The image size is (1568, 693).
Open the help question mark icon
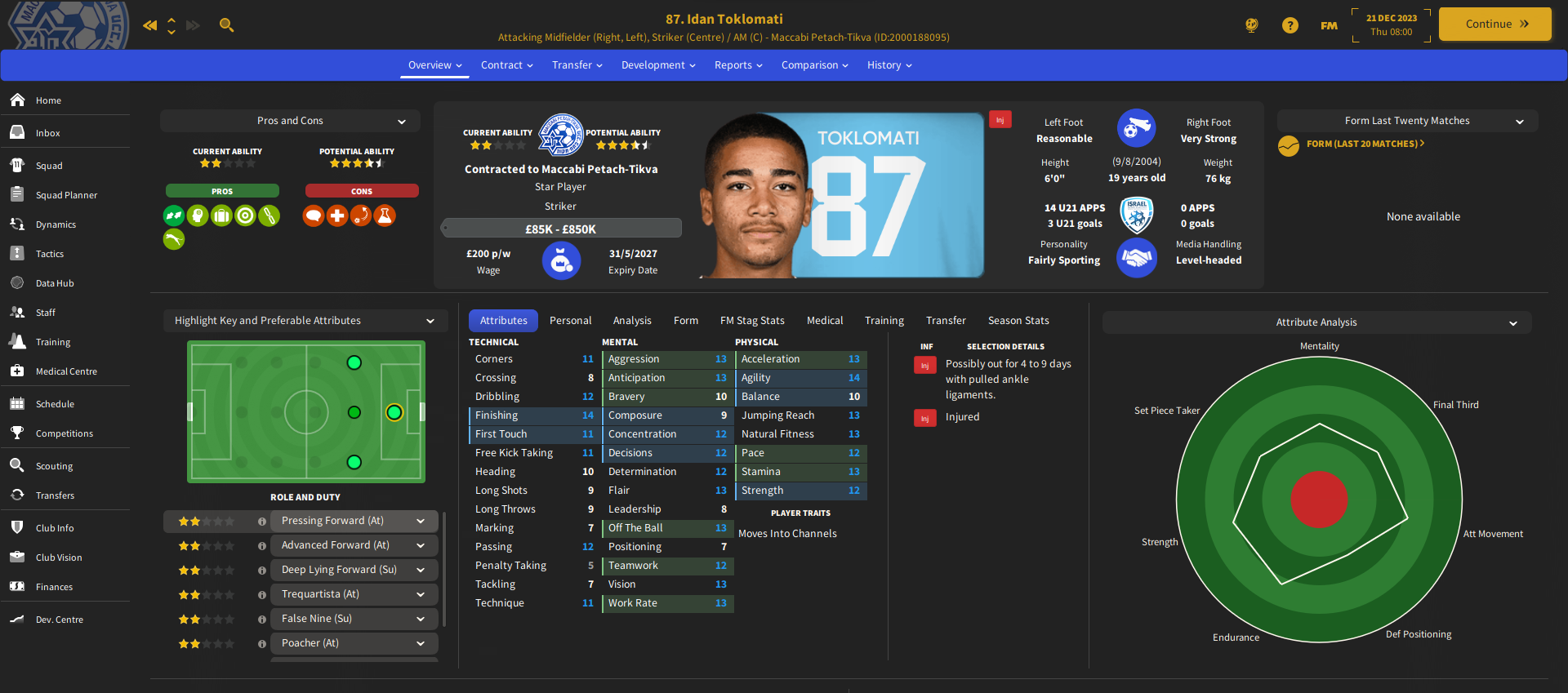point(1290,25)
